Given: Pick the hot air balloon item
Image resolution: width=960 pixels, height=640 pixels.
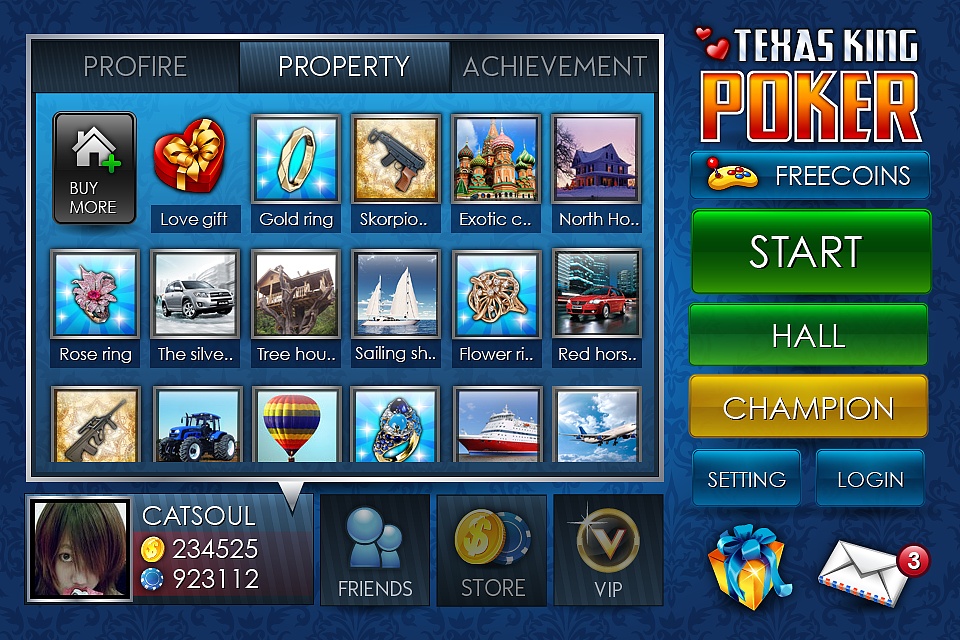Looking at the screenshot, I should point(292,425).
